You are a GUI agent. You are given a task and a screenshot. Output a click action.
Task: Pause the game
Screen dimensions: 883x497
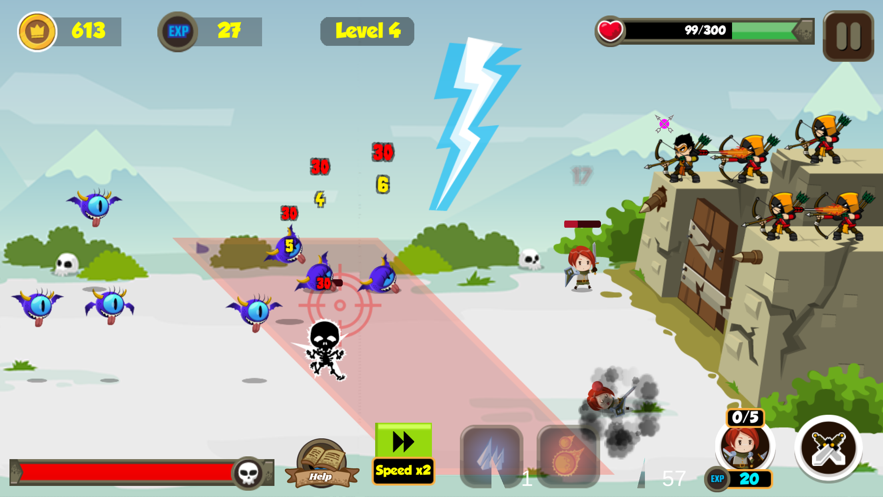coord(848,36)
